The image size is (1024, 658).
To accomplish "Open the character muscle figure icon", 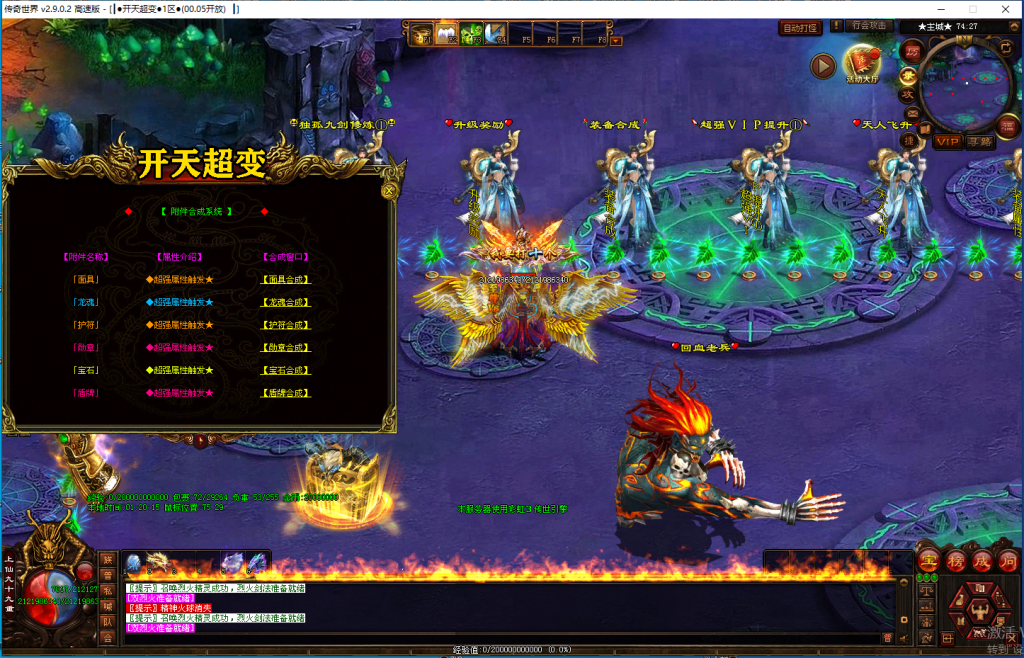I will tap(980, 609).
